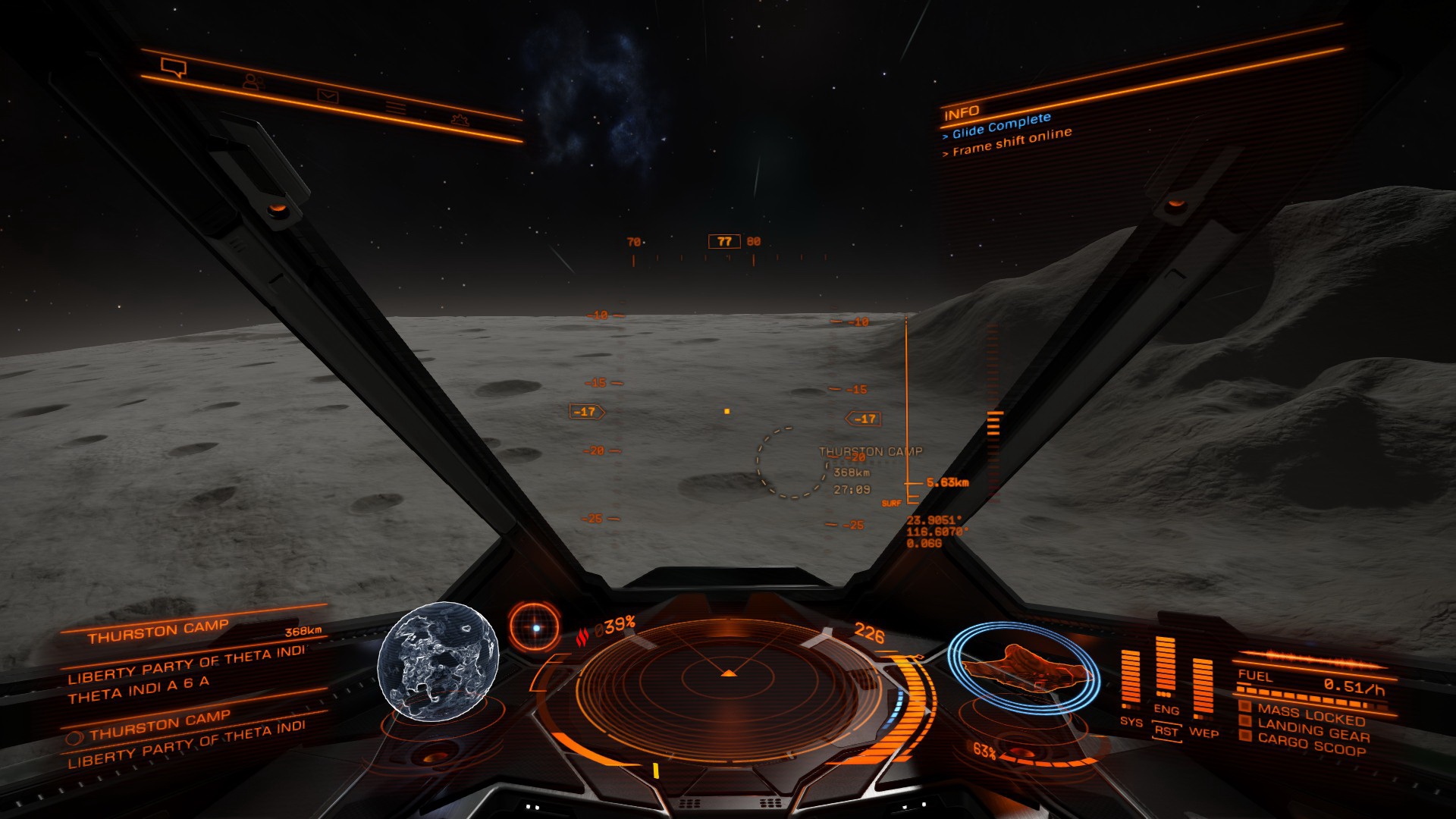Open the envelope inbox tab

point(328,96)
